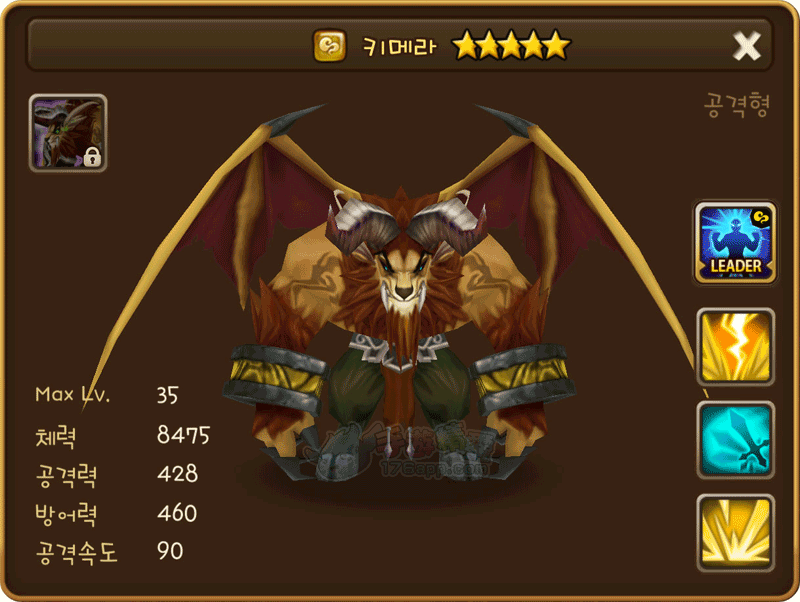Open the Leader skill icon
The width and height of the screenshot is (800, 602).
tap(735, 243)
